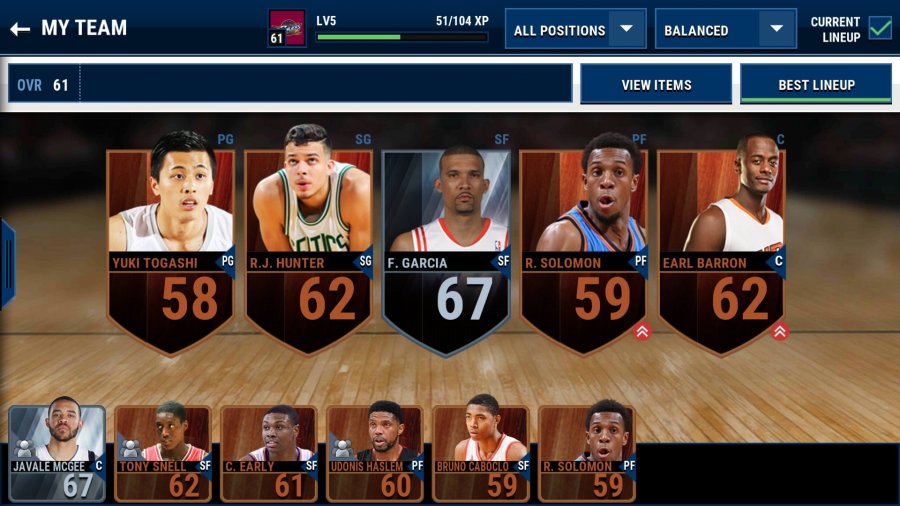
Task: Select R.J. Hunter shooting guard card
Action: pos(308,240)
